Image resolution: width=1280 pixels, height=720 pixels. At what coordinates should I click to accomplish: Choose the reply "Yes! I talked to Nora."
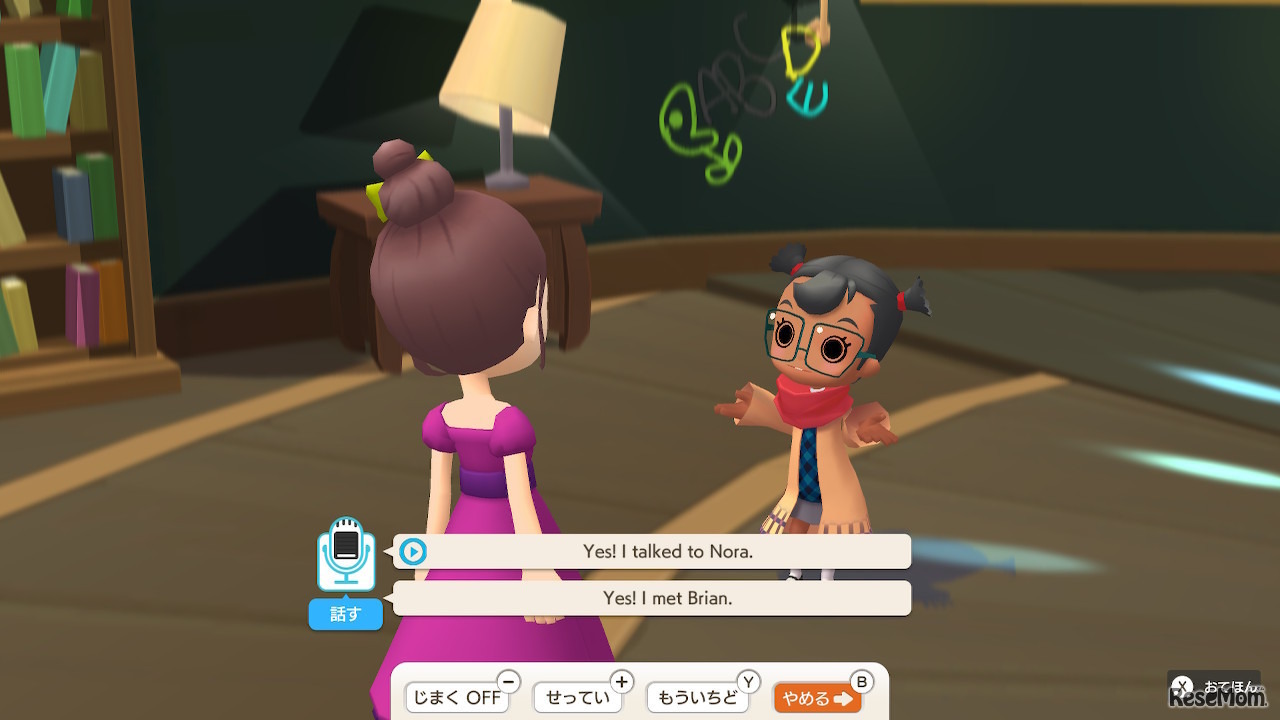pyautogui.click(x=667, y=551)
